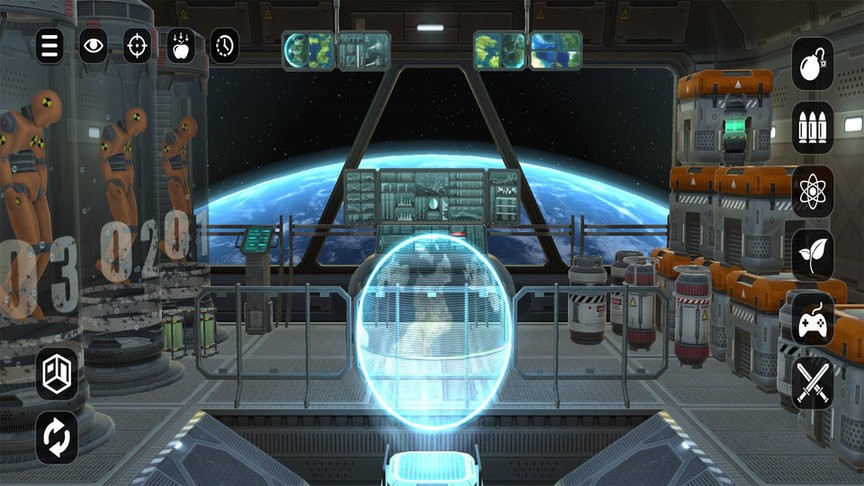This screenshot has width=864, height=486.
Task: Tap the circular arrows reset button
Action: click(57, 438)
